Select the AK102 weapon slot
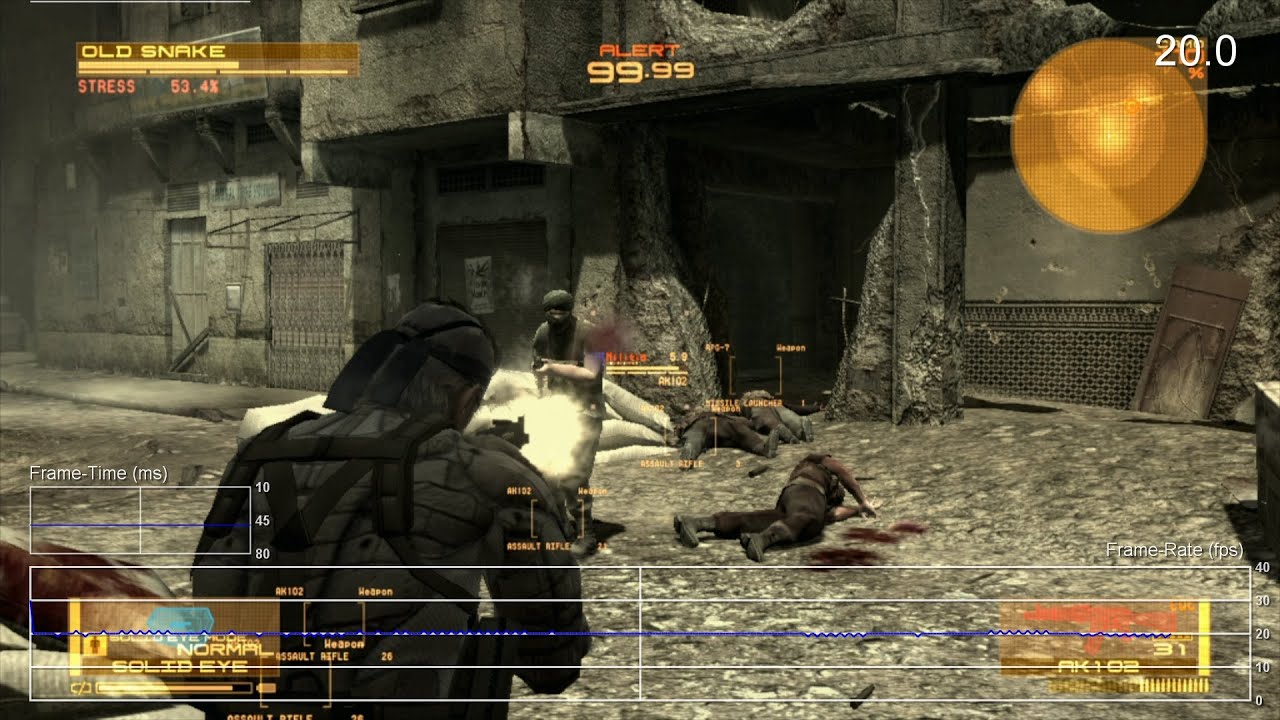Screen dimensions: 1280x720 [1104, 643]
